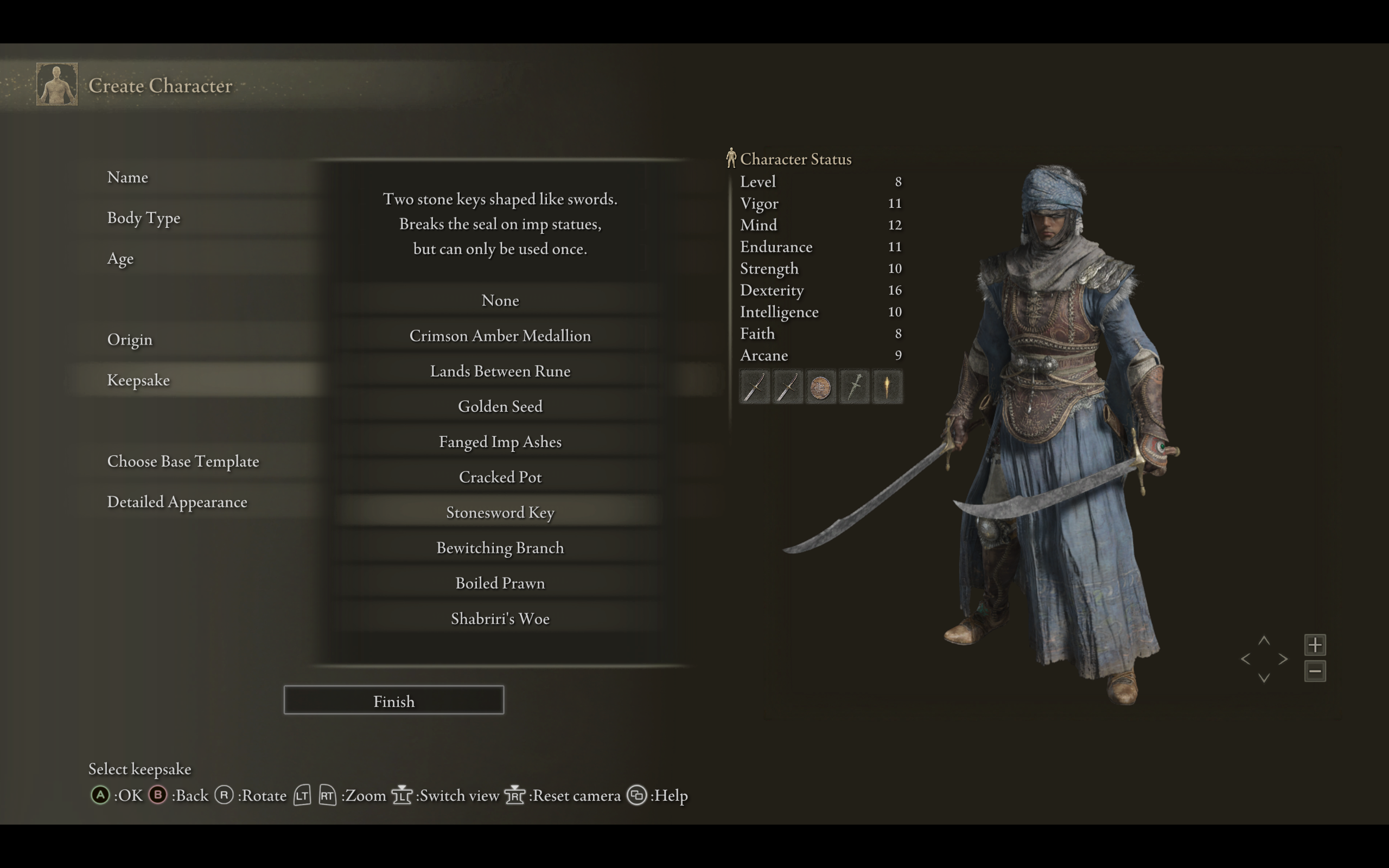The width and height of the screenshot is (1389, 868).
Task: Select the Name menu entry
Action: (x=128, y=177)
